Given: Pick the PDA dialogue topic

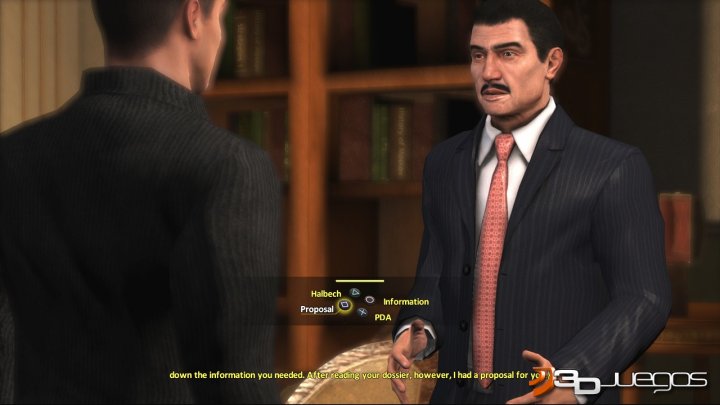Looking at the screenshot, I should (383, 317).
